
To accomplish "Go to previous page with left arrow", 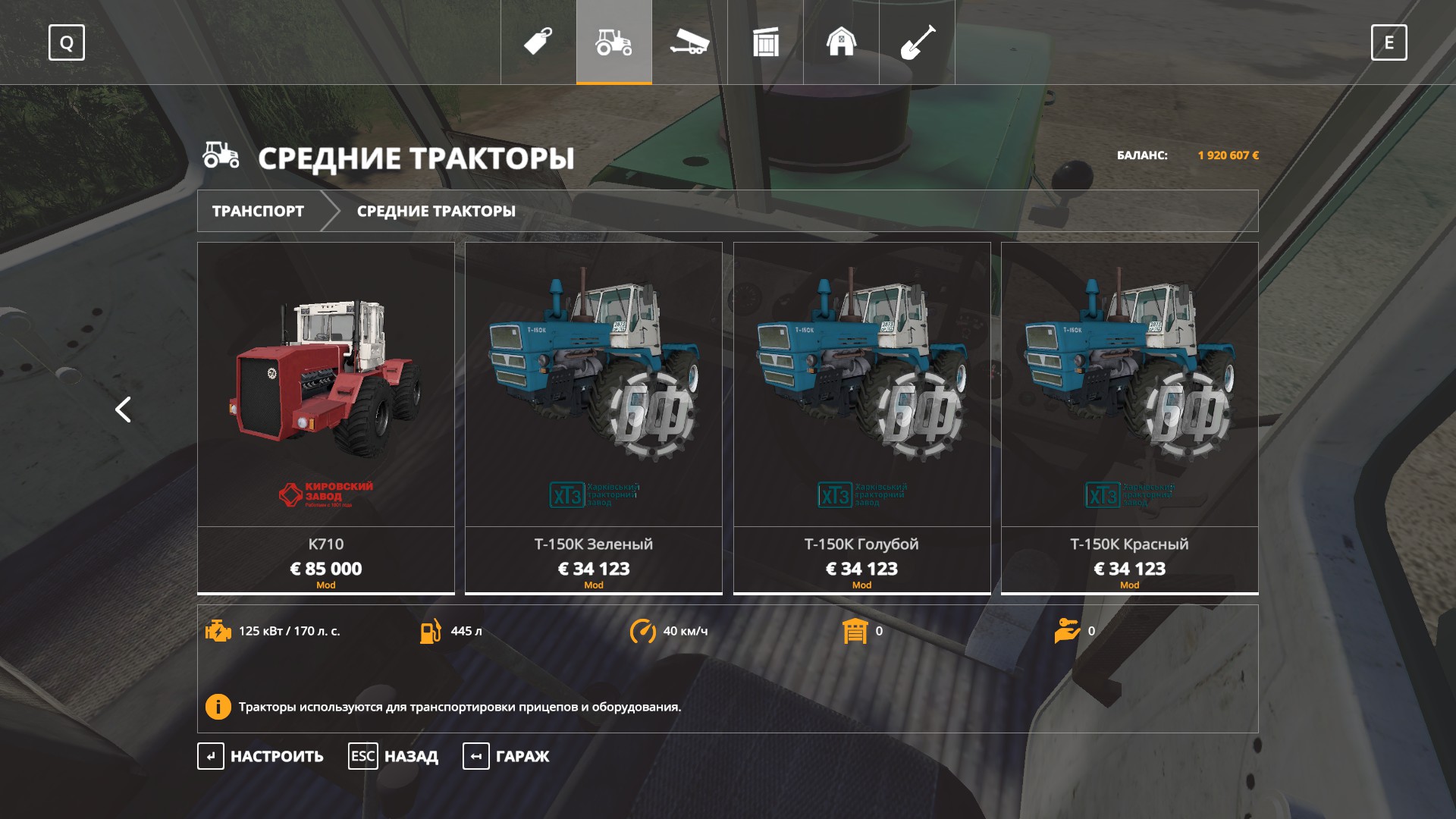I will coord(123,409).
